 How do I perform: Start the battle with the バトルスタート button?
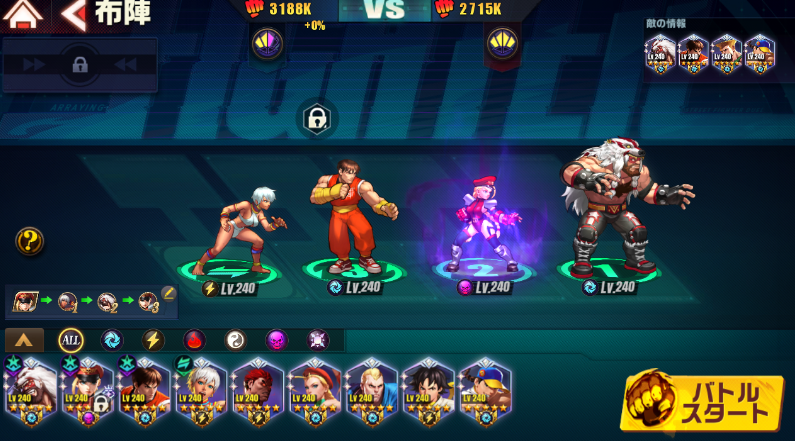coord(702,402)
